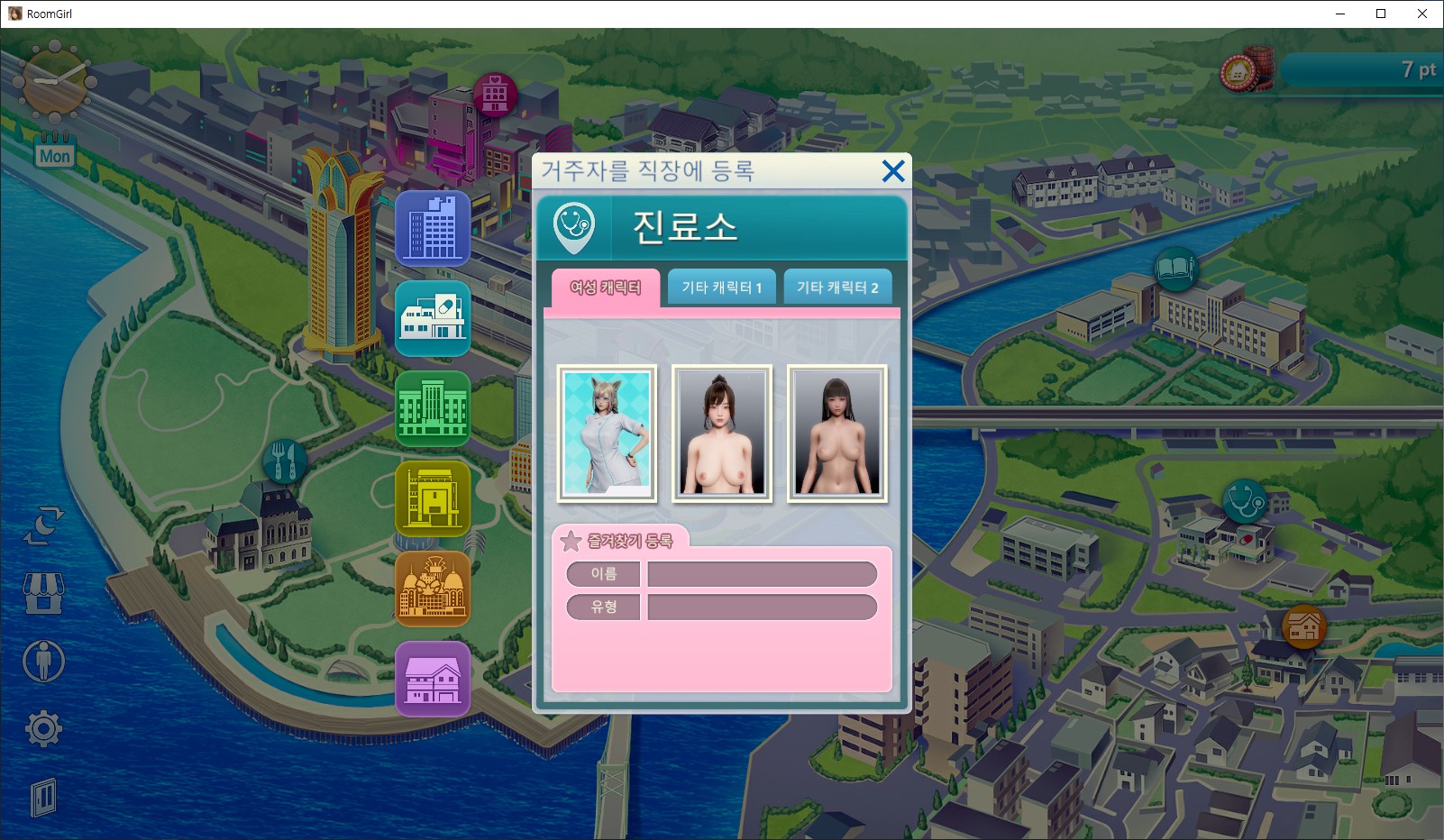
Task: Open the purple house building button
Action: click(x=433, y=679)
